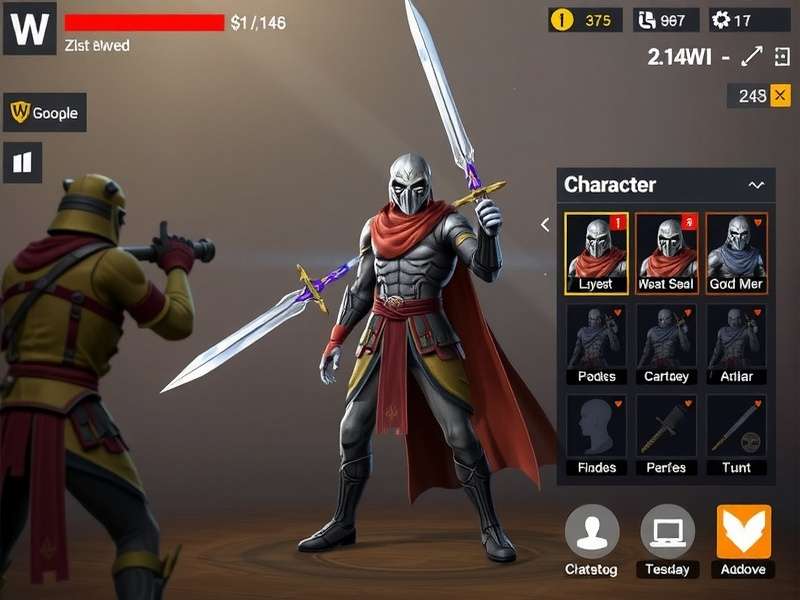This screenshot has height=600, width=800.
Task: Activate the orange Aodove button
Action: pyautogui.click(x=744, y=532)
